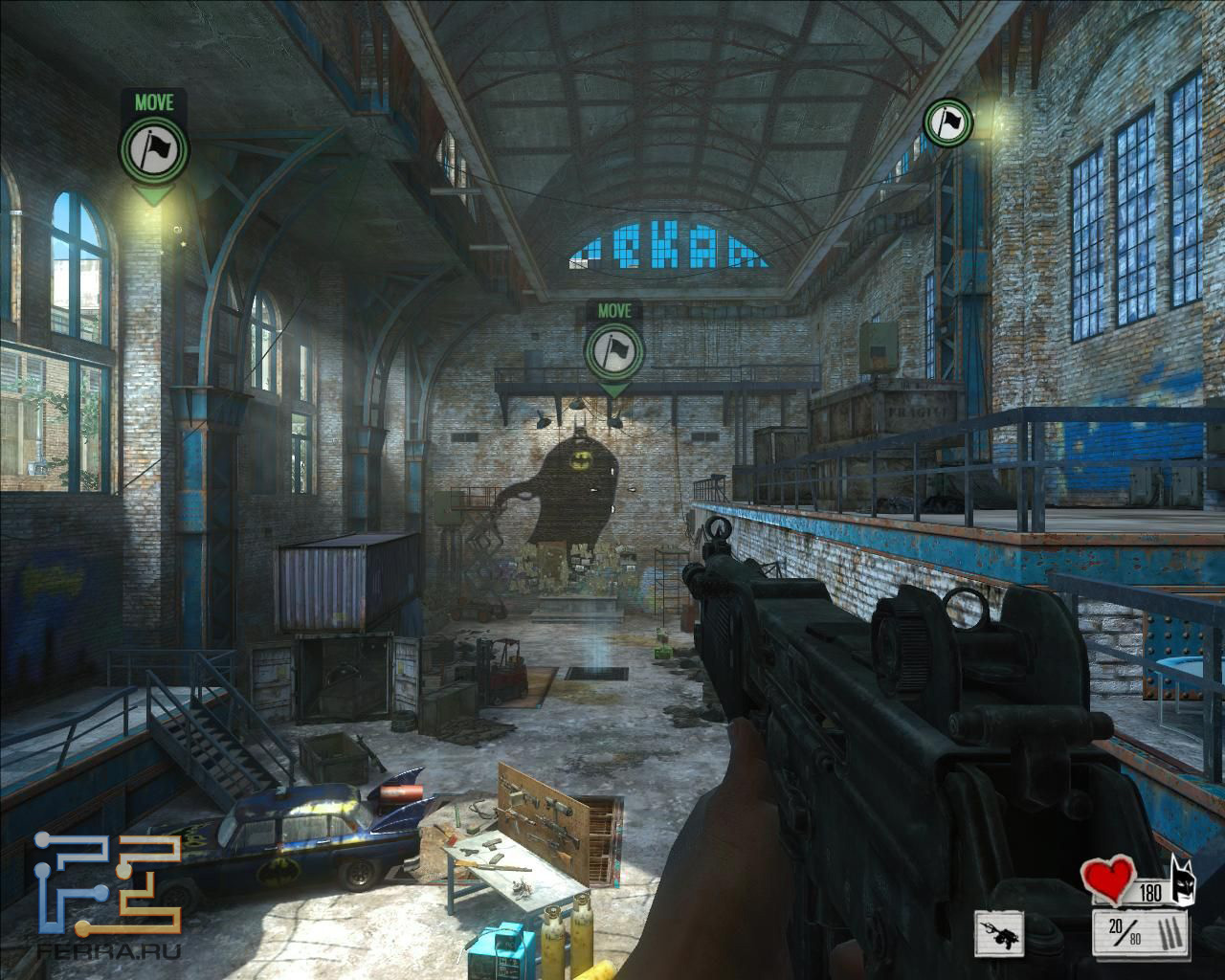Select the flag marker without a MOVE label
This screenshot has height=980, width=1225.
[947, 122]
